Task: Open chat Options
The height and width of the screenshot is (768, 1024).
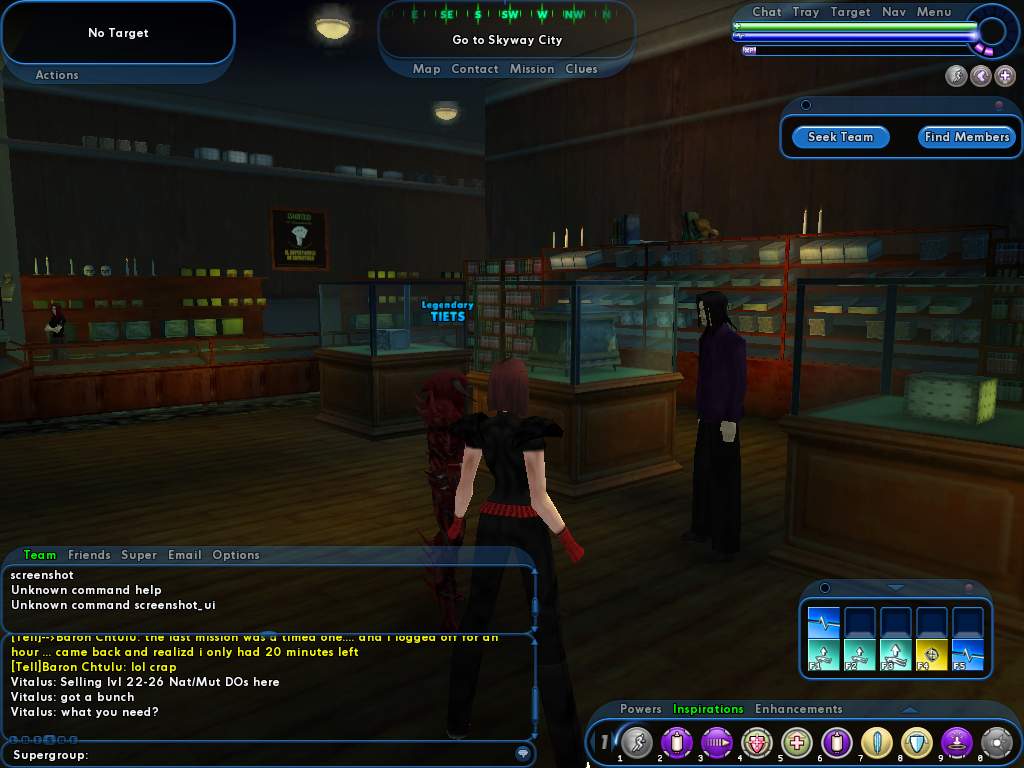Action: pyautogui.click(x=236, y=555)
